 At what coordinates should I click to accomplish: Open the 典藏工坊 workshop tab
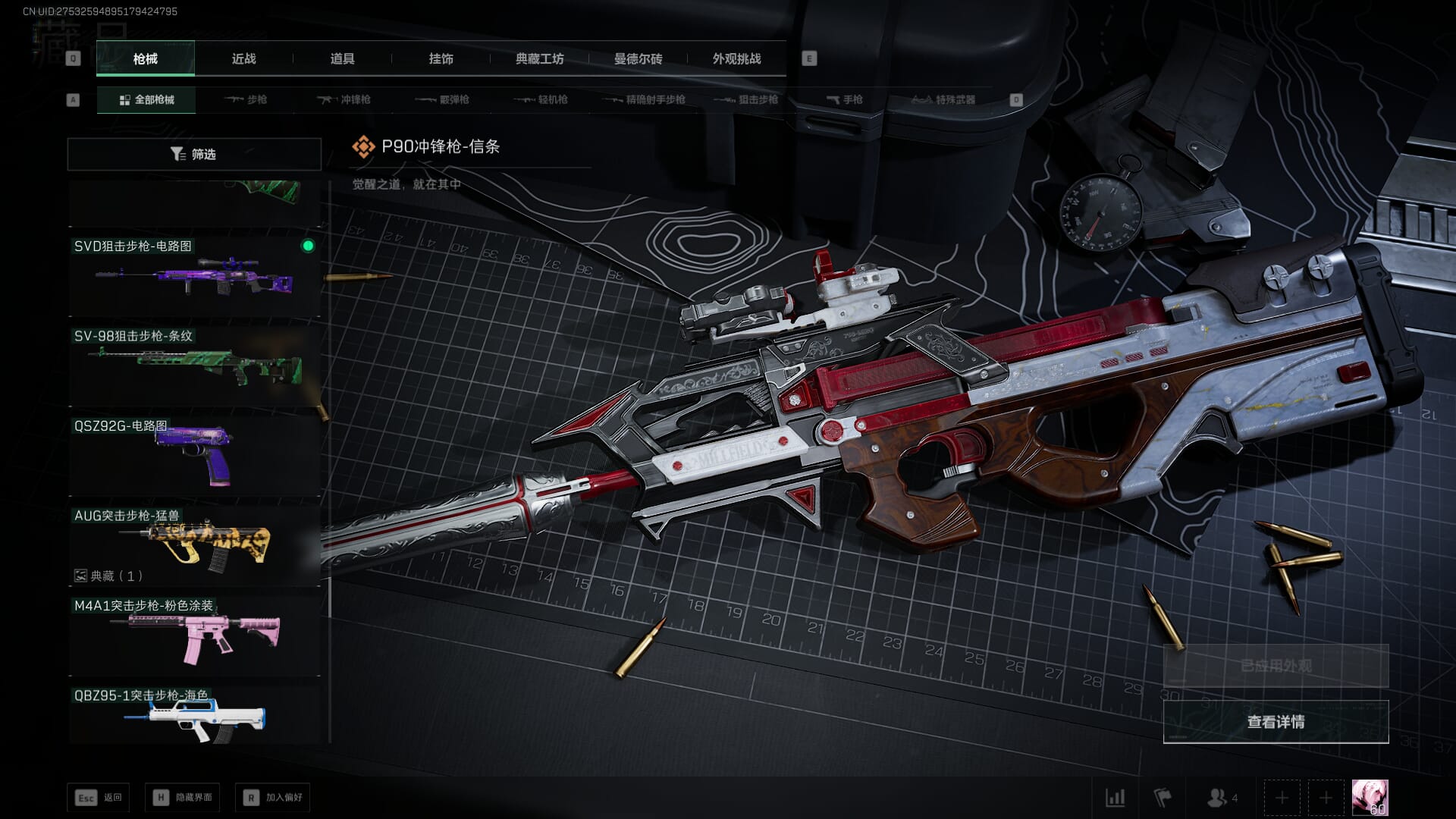tap(539, 58)
